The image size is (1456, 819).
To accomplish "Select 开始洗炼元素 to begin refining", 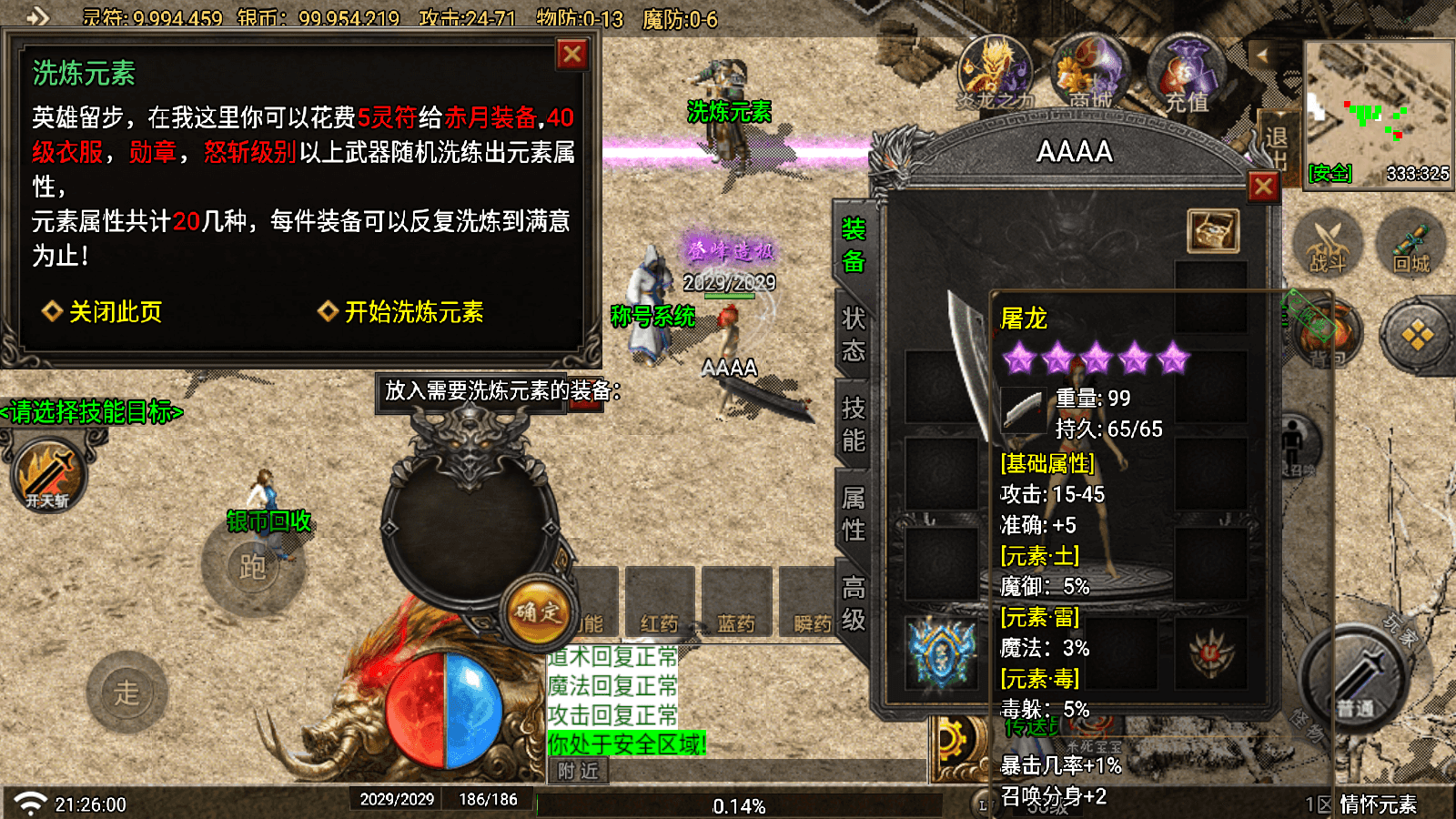I will [x=412, y=312].
